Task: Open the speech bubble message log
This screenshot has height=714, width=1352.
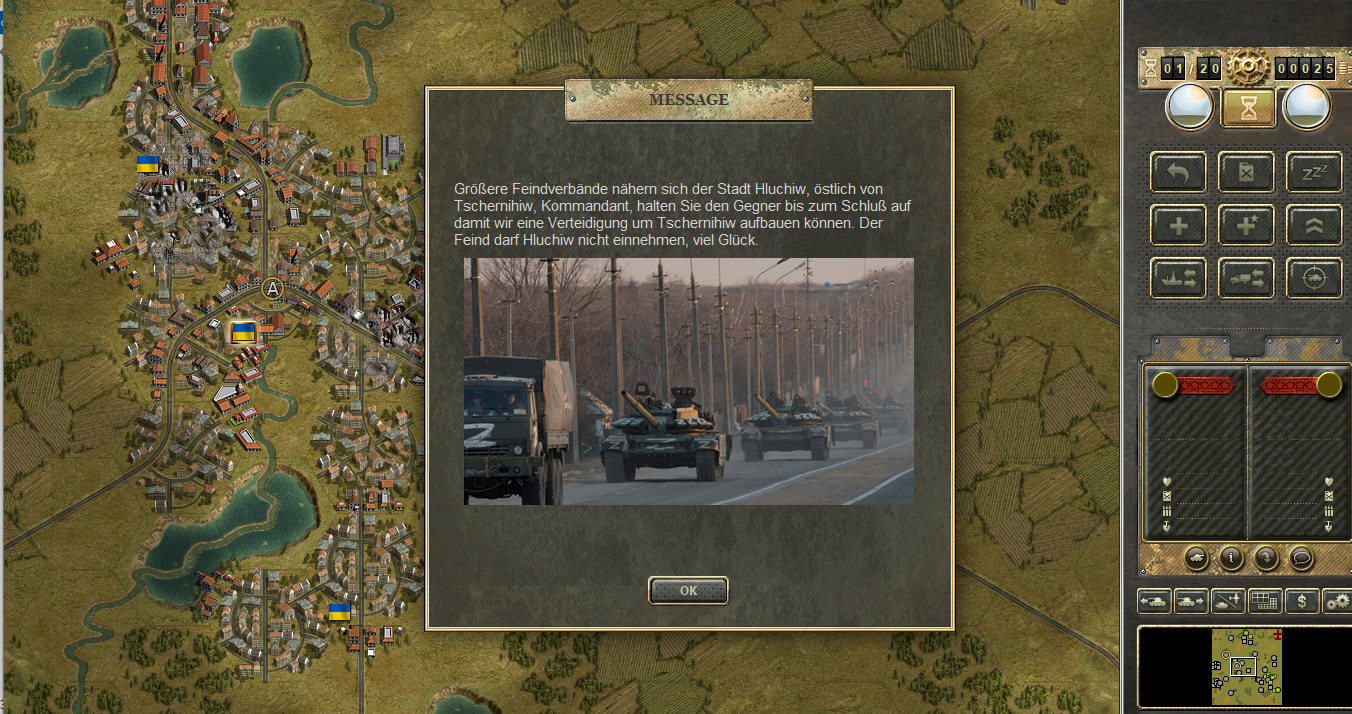Action: 1301,558
